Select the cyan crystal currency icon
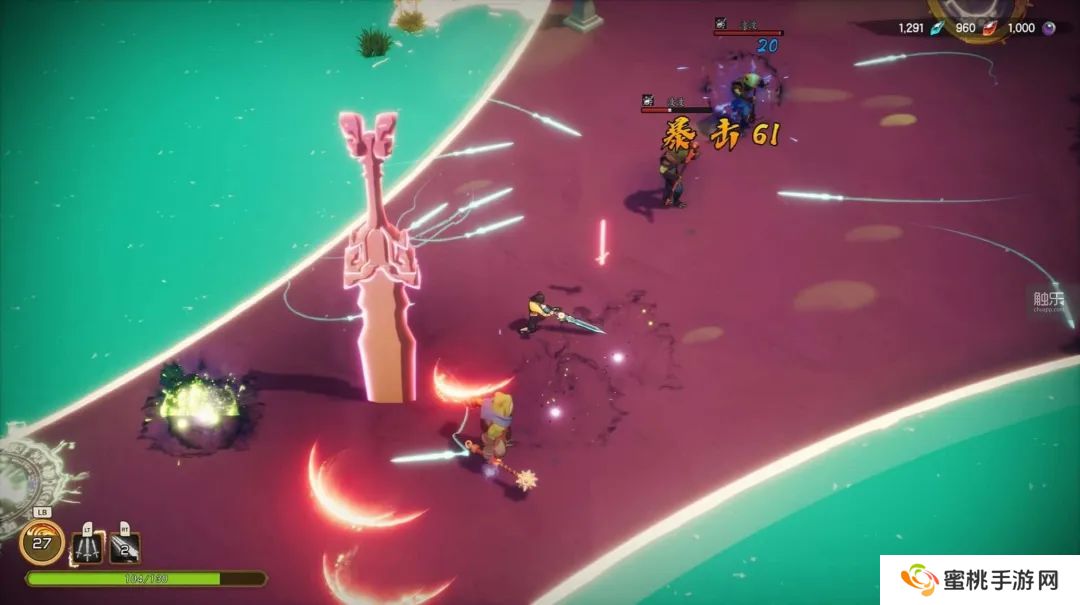1080x605 pixels. (937, 28)
